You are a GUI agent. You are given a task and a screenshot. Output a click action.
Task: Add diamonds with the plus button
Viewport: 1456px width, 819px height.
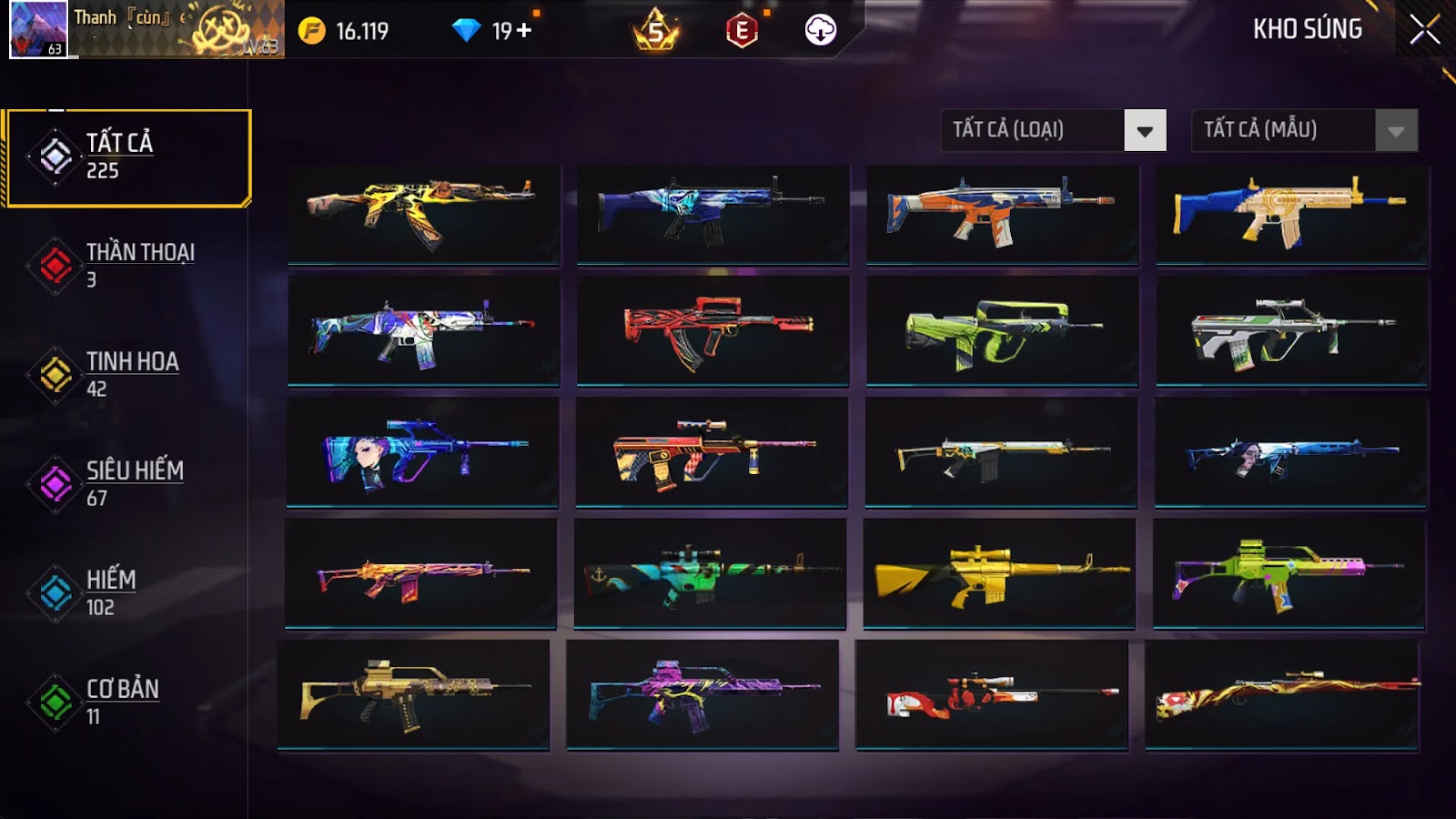pos(524,31)
